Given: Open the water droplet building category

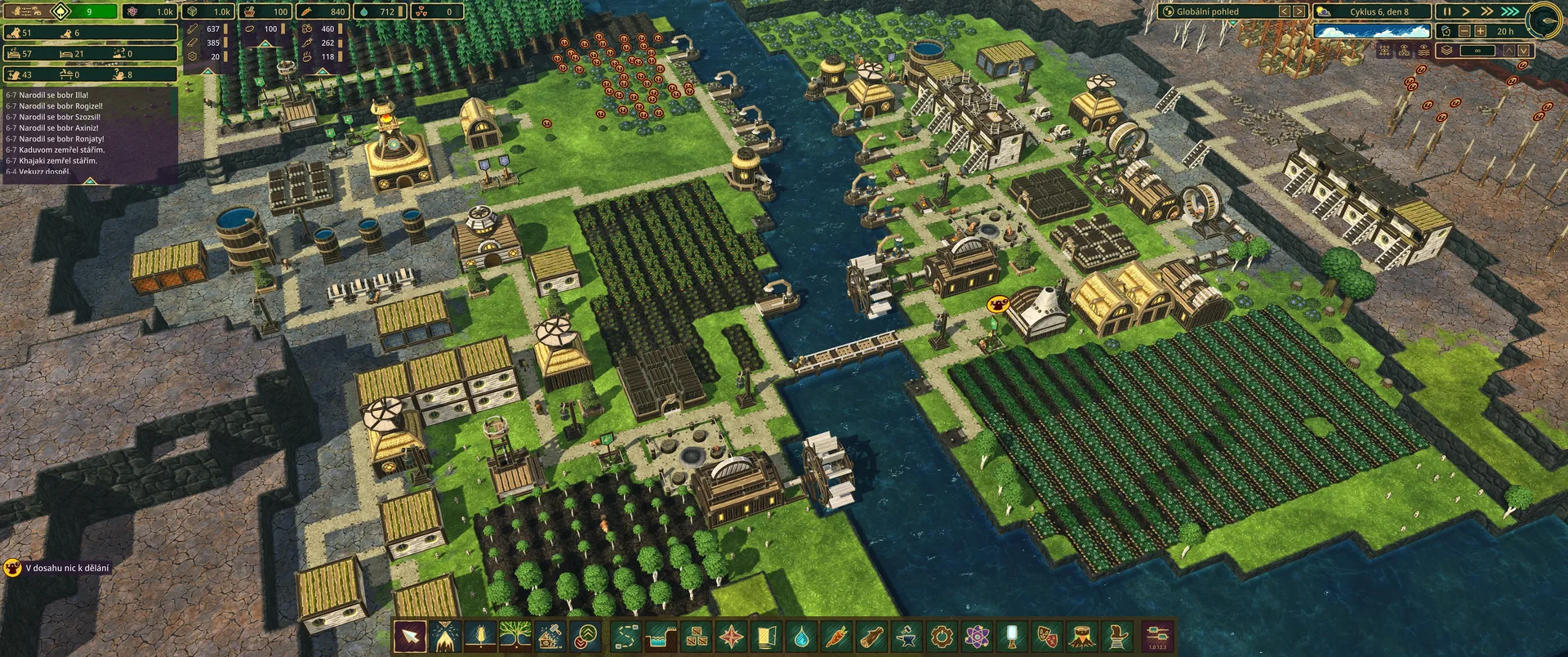Looking at the screenshot, I should tap(802, 636).
